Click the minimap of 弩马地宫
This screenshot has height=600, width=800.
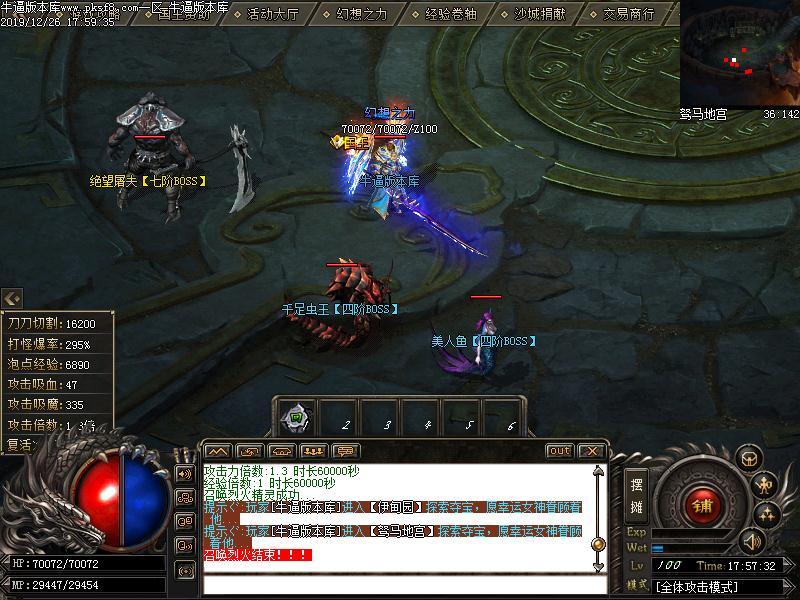tap(739, 53)
